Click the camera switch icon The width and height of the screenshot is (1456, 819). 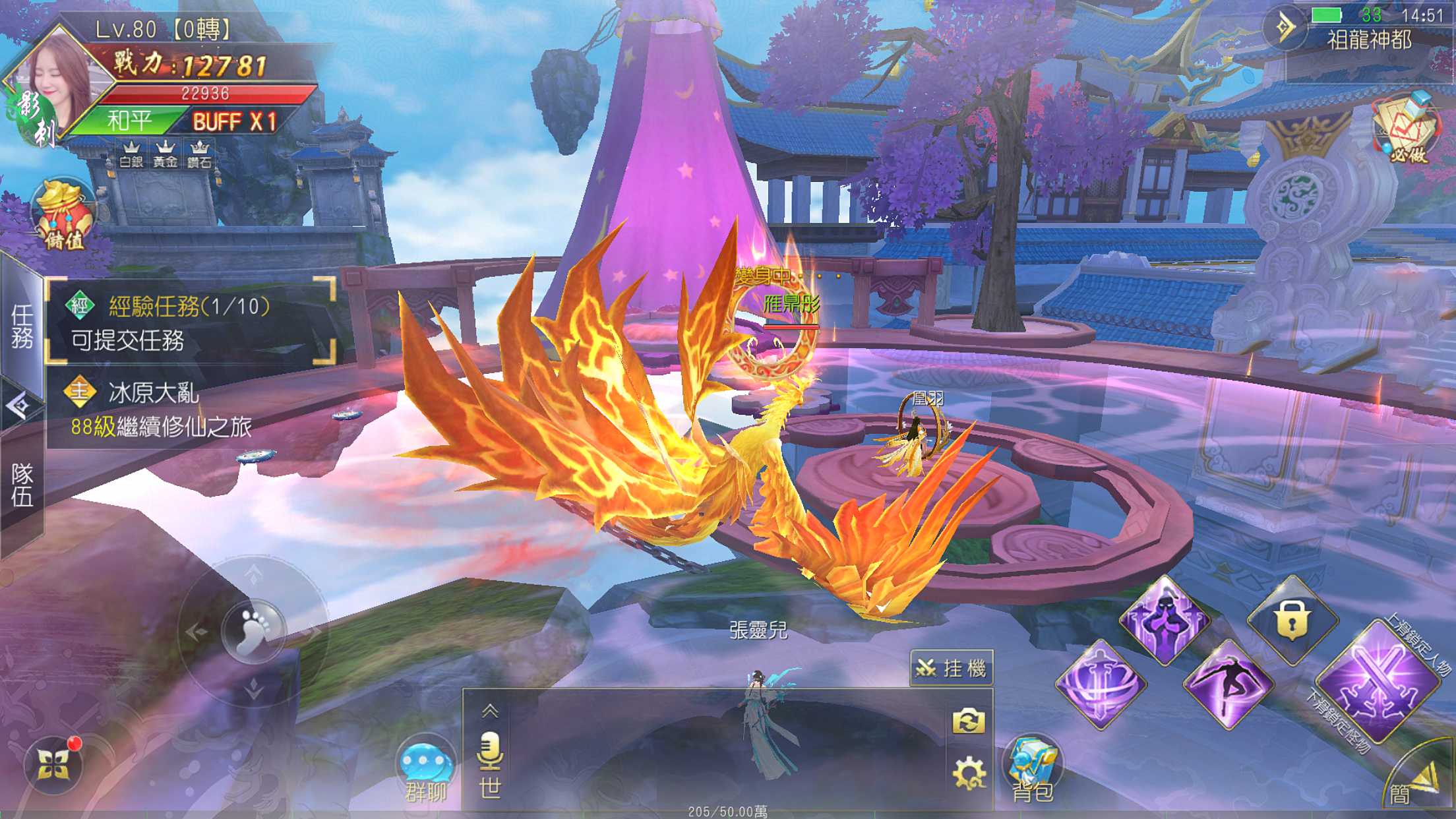pos(968,721)
